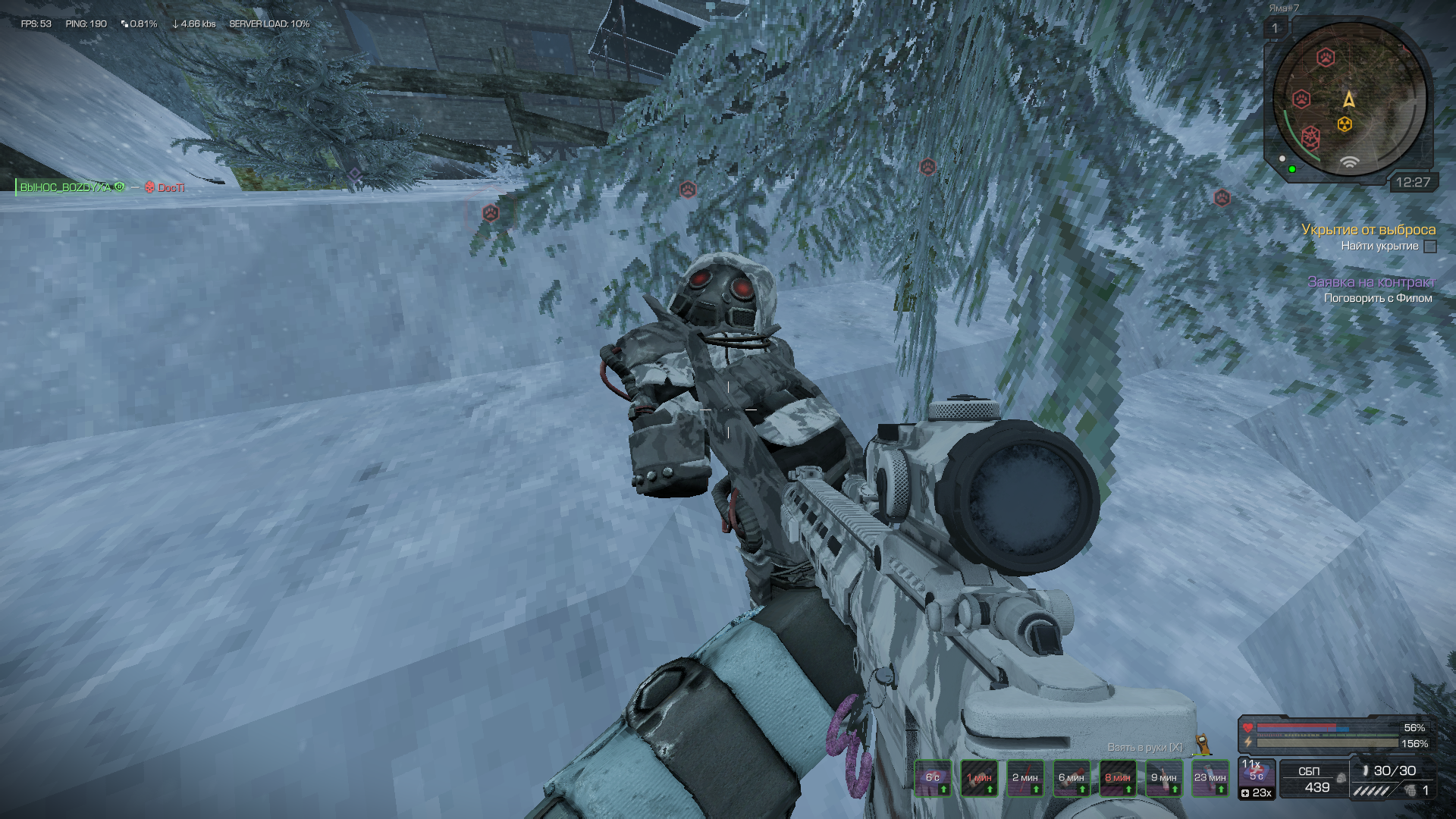Click the yellow radiation marker on minimap
The image size is (1456, 819).
[1345, 124]
